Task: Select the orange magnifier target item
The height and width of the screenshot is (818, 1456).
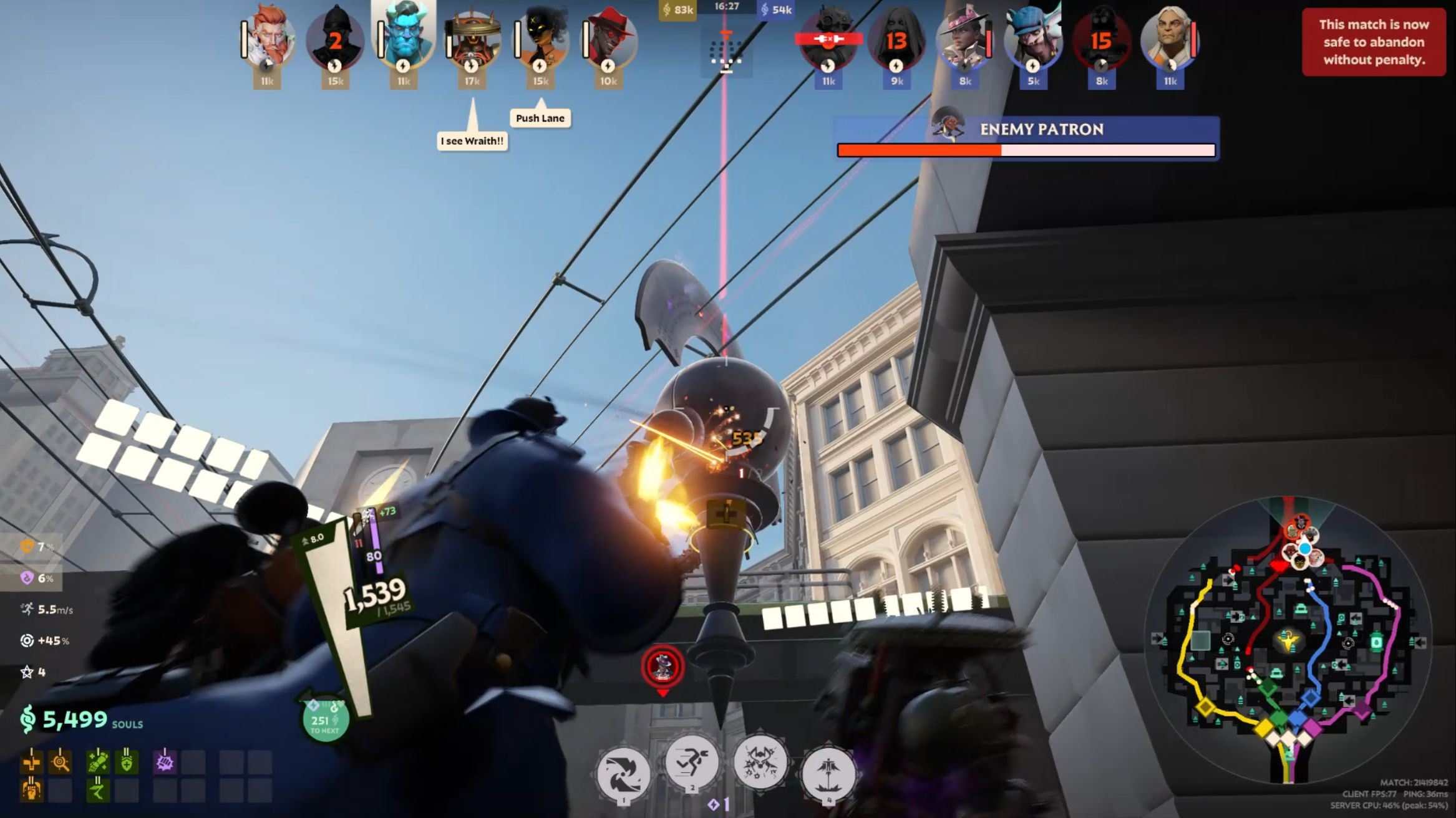Action: tap(60, 763)
